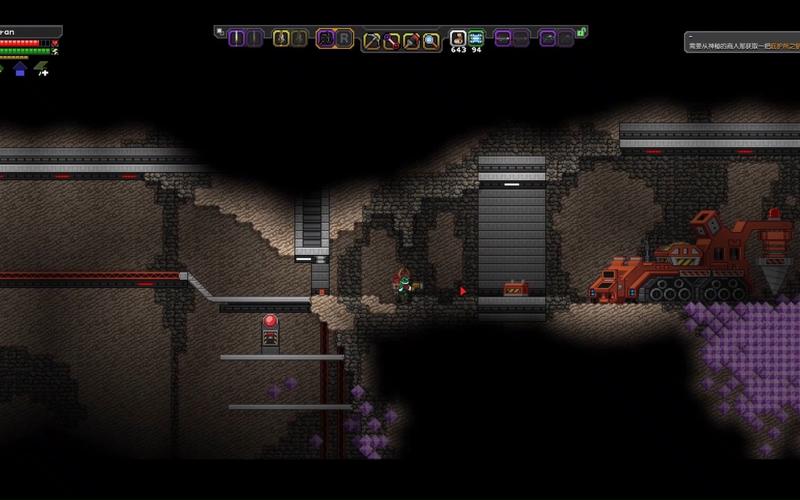
Task: Select the paint tool slot
Action: (411, 40)
